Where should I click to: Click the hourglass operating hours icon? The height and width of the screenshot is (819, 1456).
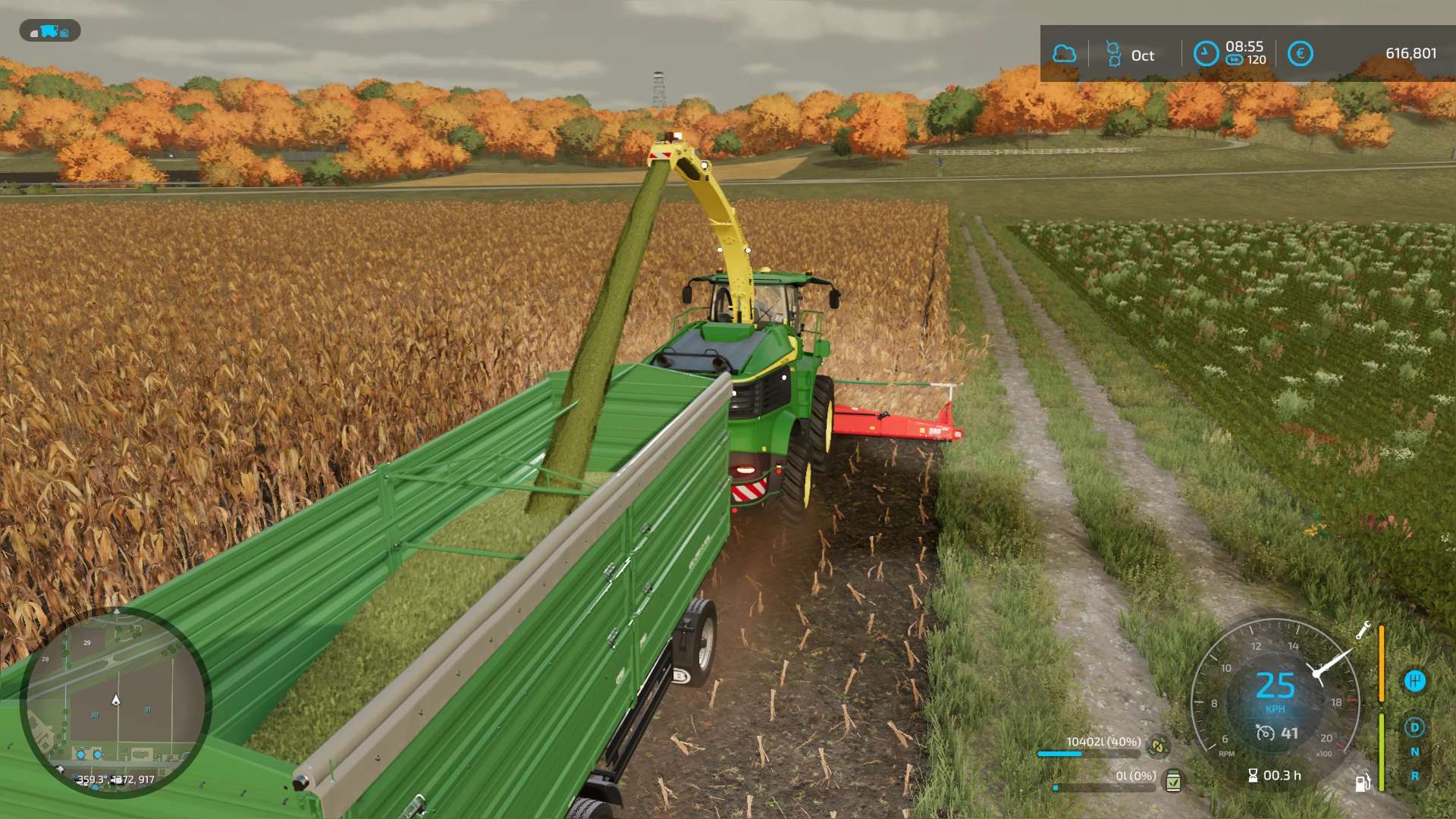coord(1253,775)
